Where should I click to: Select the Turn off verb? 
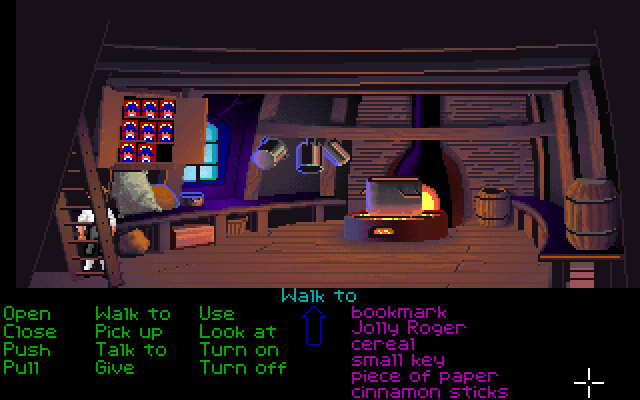(x=242, y=368)
